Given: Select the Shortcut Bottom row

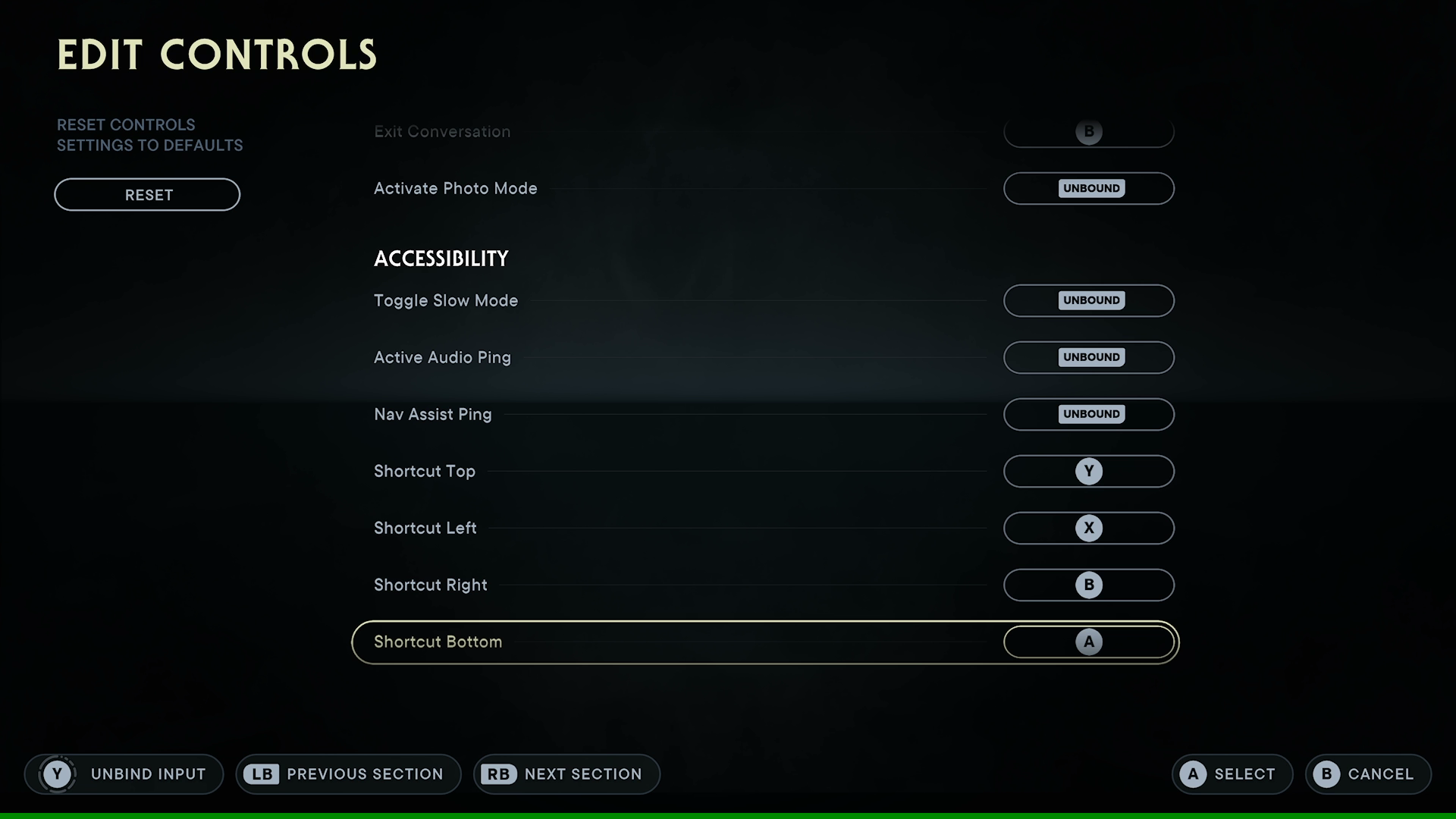Looking at the screenshot, I should tap(764, 642).
